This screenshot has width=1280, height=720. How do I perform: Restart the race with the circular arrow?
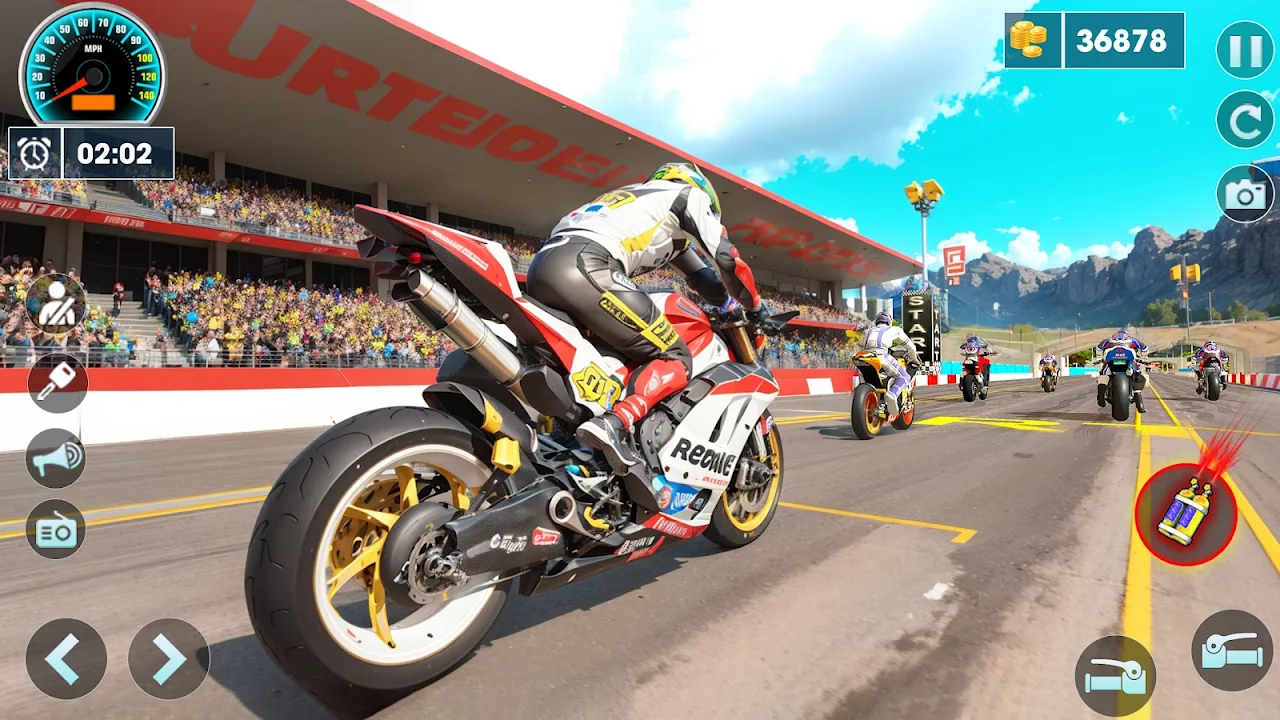1245,120
